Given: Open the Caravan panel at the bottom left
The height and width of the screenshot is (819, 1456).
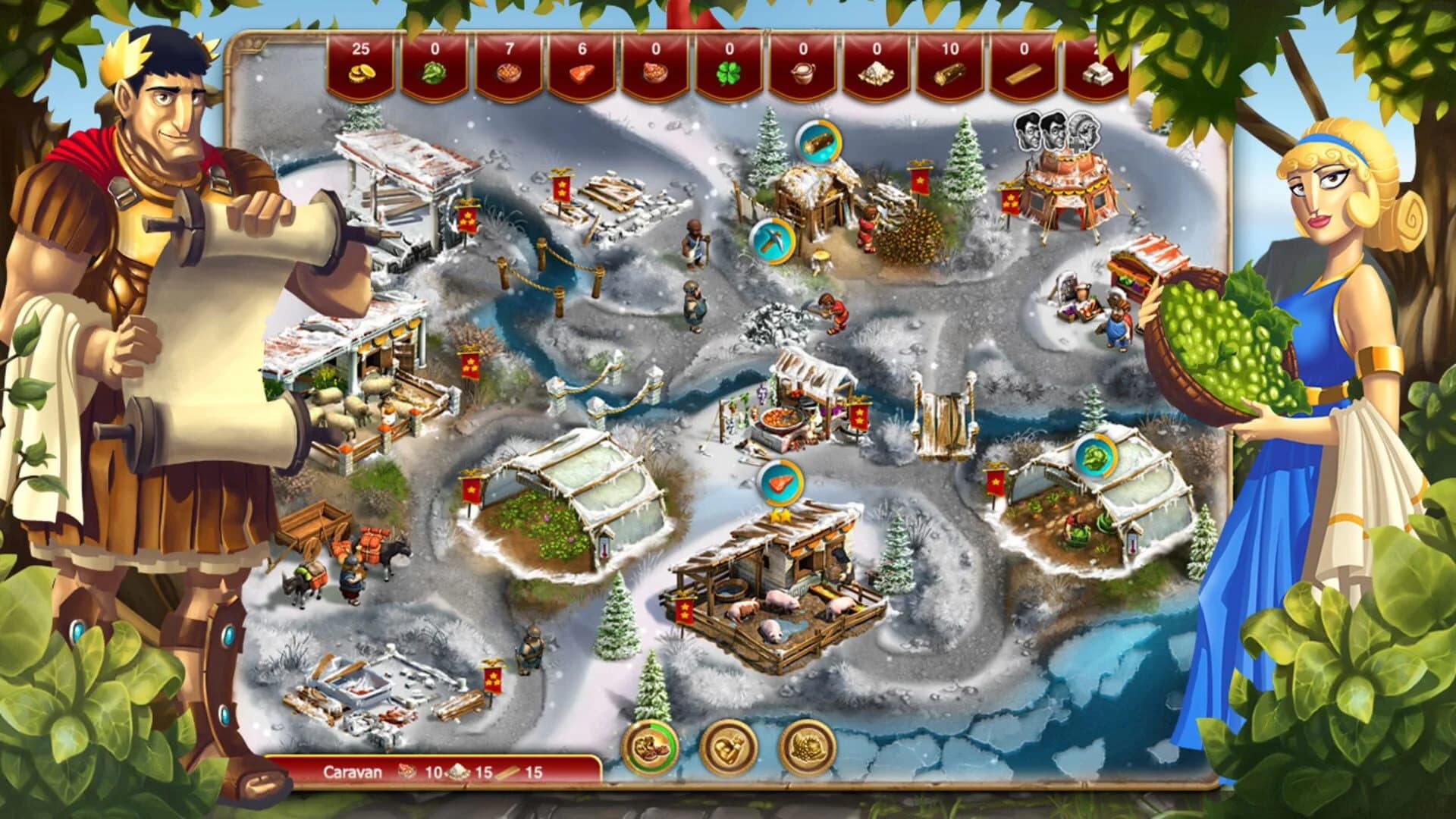Looking at the screenshot, I should pyautogui.click(x=353, y=773).
